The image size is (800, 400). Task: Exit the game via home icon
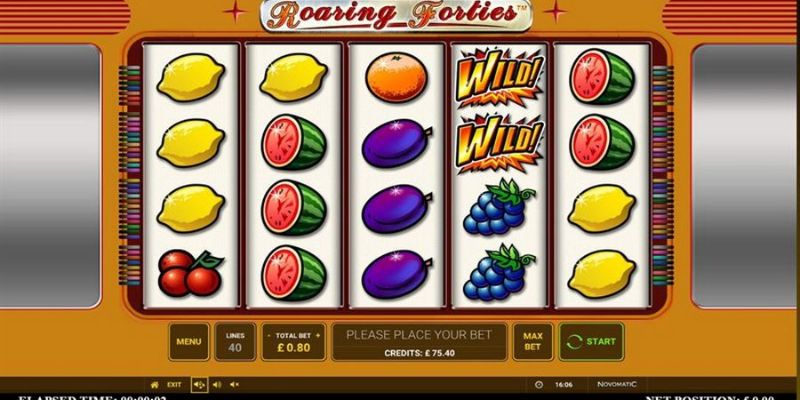(x=154, y=384)
